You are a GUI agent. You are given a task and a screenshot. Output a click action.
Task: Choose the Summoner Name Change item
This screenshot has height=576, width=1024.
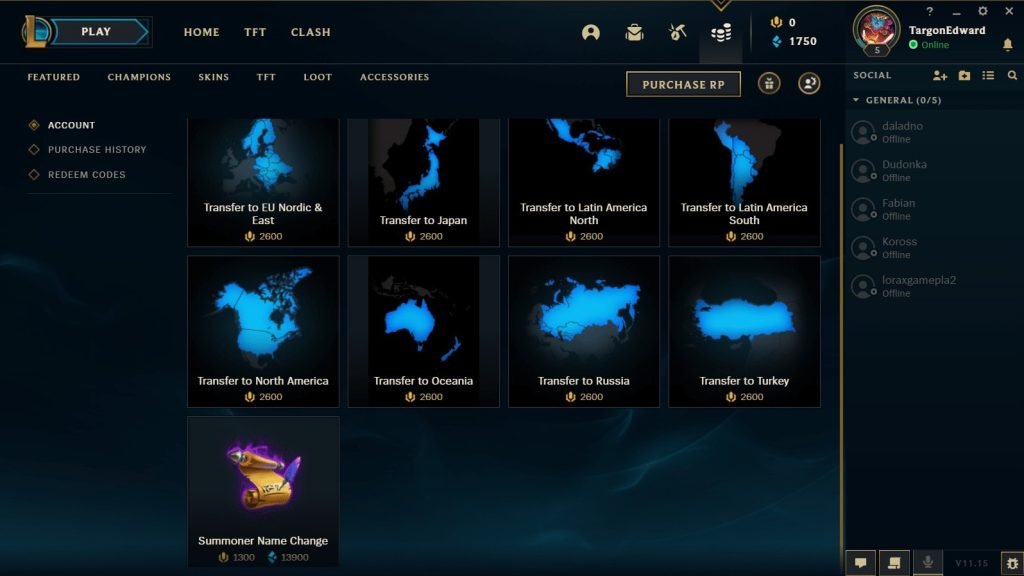pos(263,490)
